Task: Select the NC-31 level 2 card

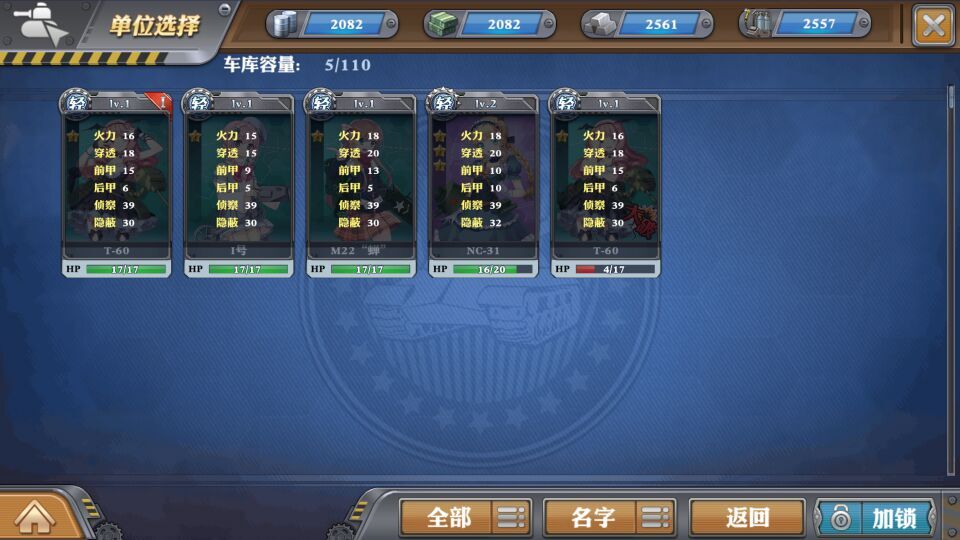Action: pyautogui.click(x=483, y=182)
